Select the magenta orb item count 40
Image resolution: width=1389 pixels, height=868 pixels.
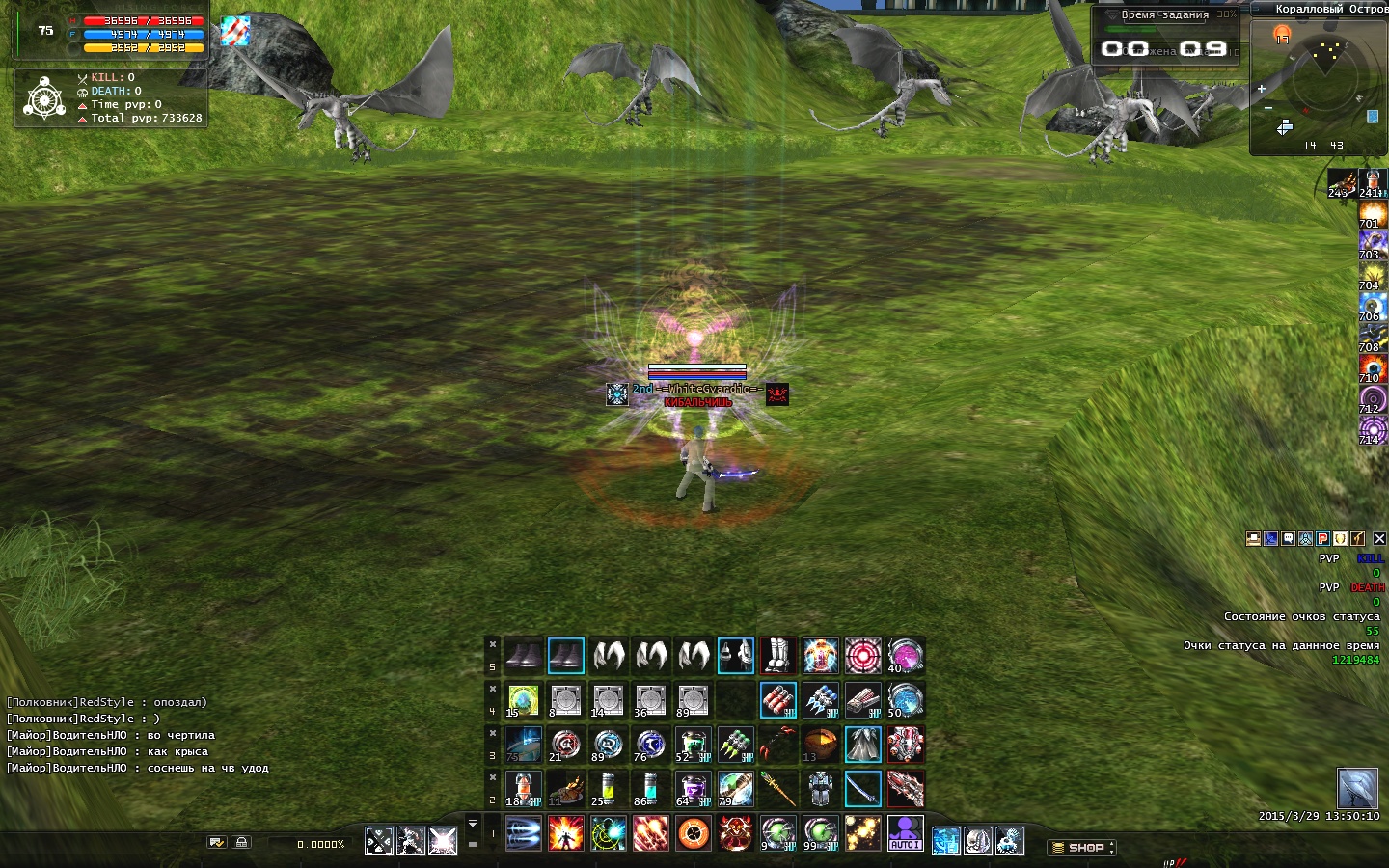click(905, 656)
